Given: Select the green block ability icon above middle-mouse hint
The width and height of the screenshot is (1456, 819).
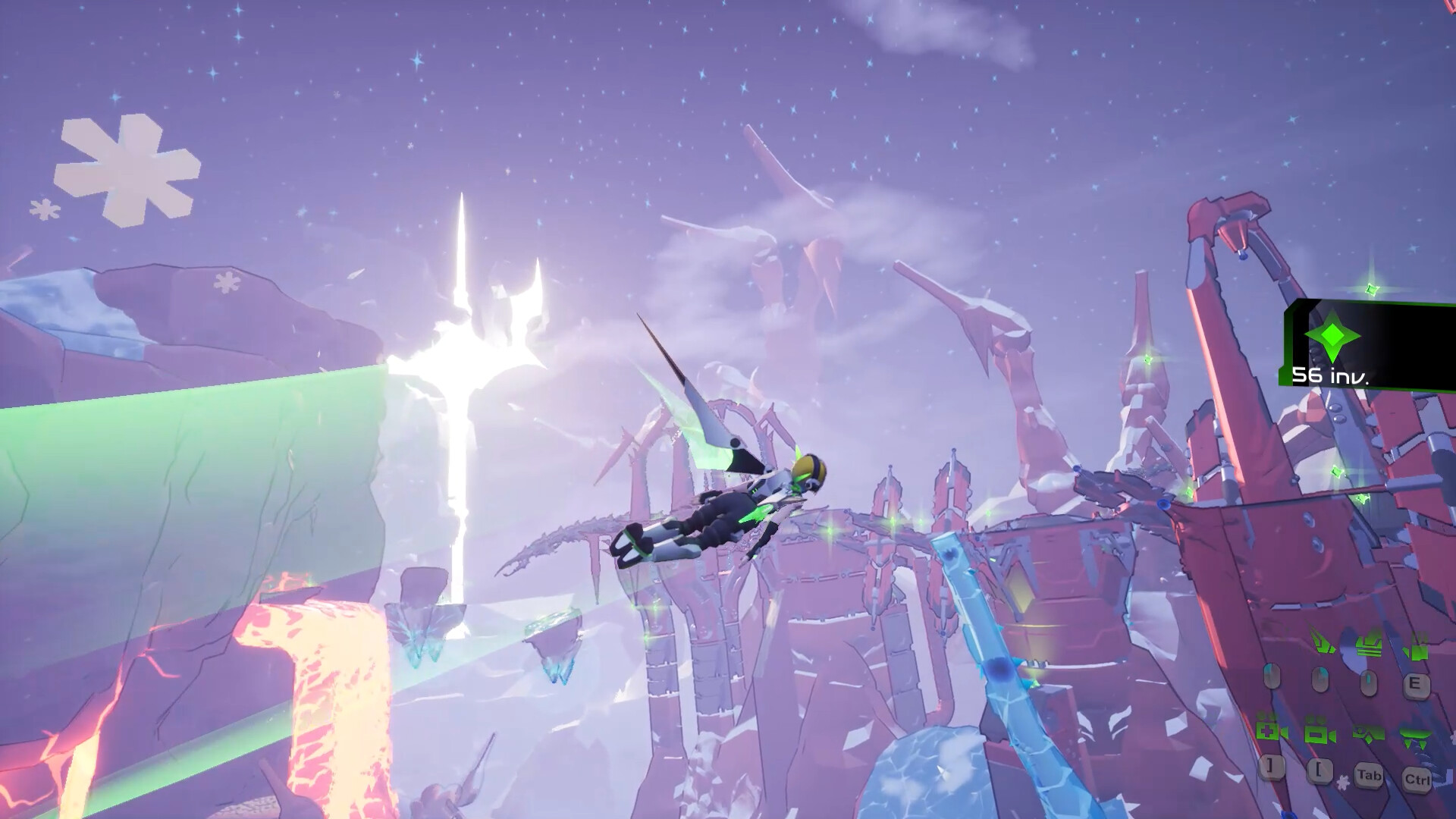Looking at the screenshot, I should point(1417,651).
